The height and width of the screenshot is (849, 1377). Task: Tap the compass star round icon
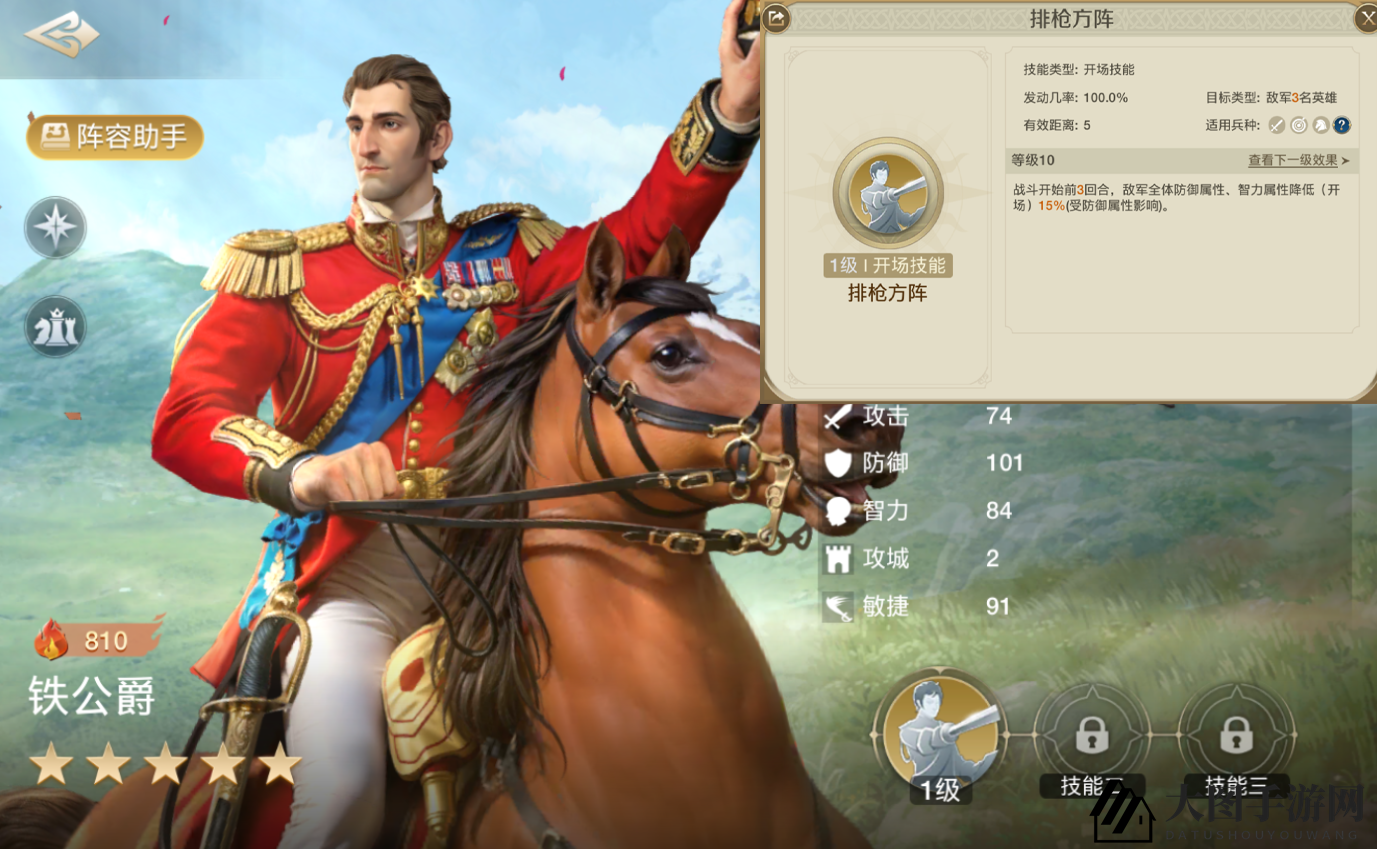[56, 229]
